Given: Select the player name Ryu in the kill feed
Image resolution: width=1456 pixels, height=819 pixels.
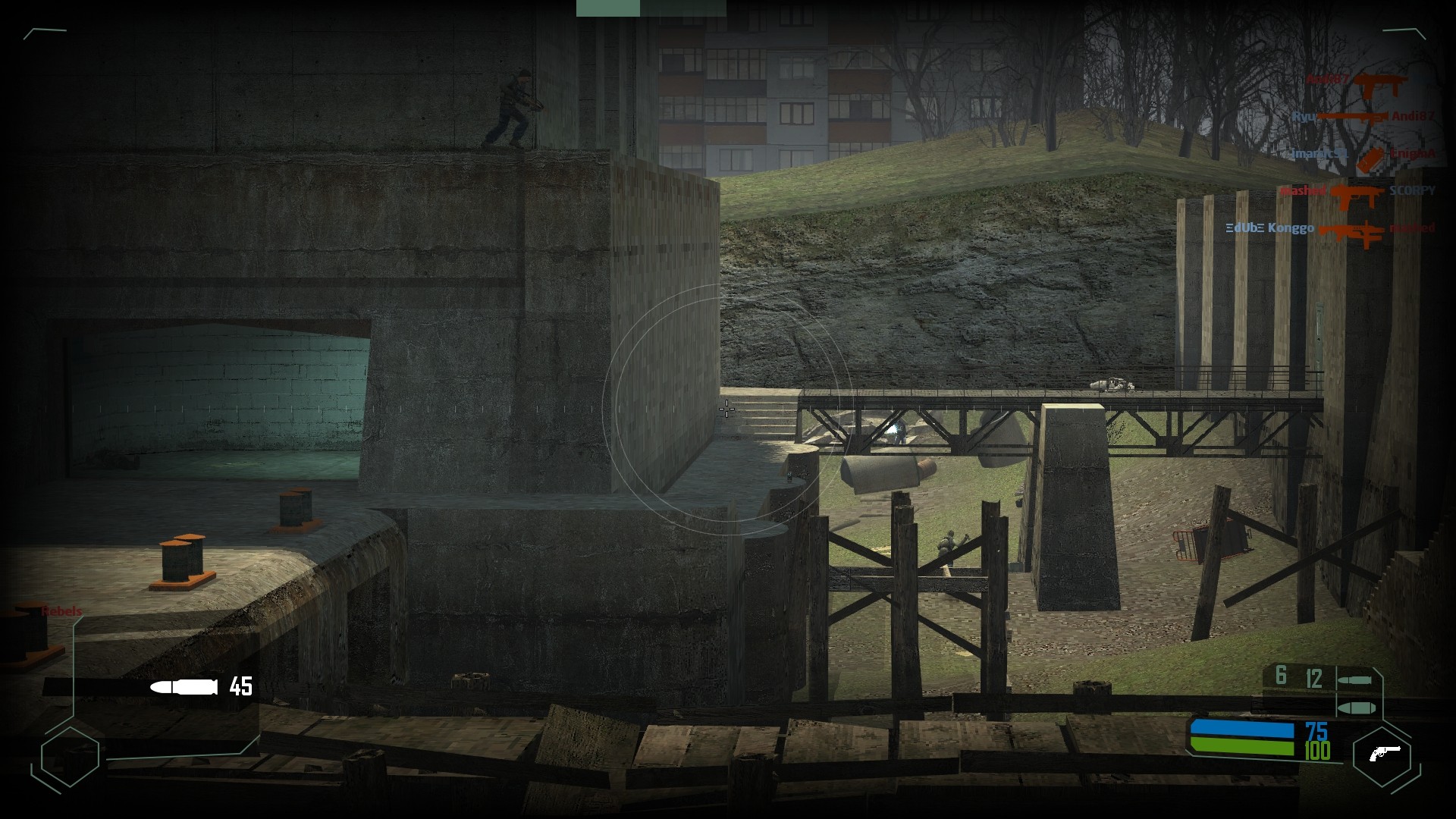Looking at the screenshot, I should pos(1304,115).
